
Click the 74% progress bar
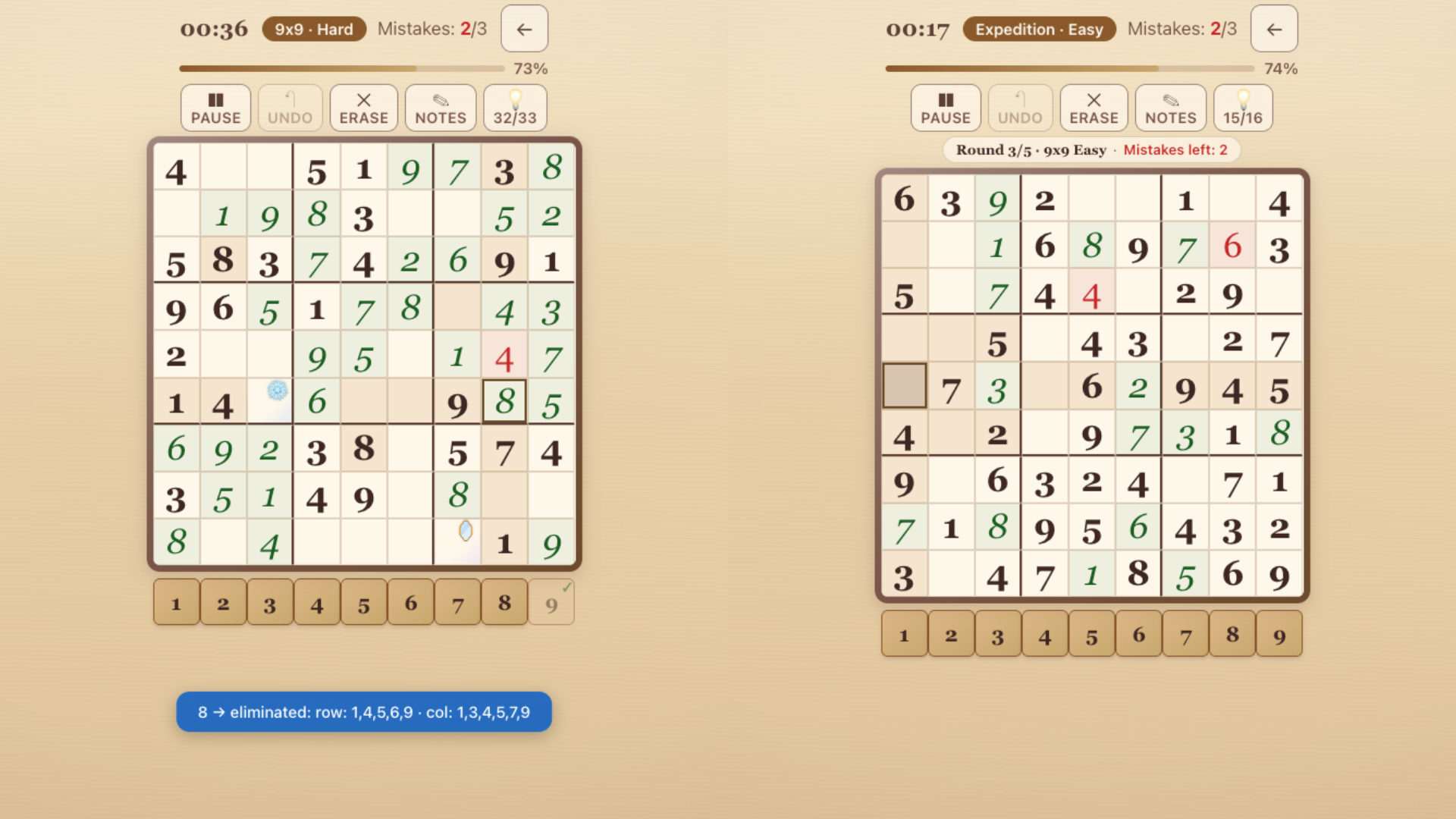click(x=1069, y=68)
